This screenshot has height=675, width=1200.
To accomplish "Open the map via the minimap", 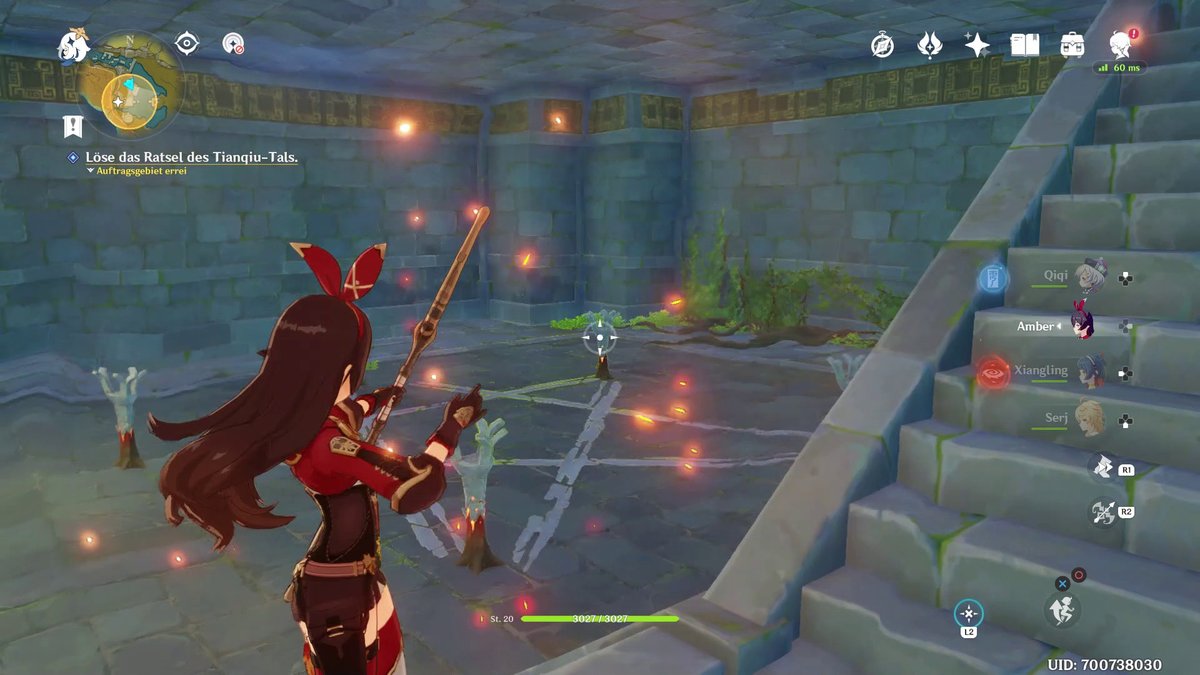I will [129, 83].
